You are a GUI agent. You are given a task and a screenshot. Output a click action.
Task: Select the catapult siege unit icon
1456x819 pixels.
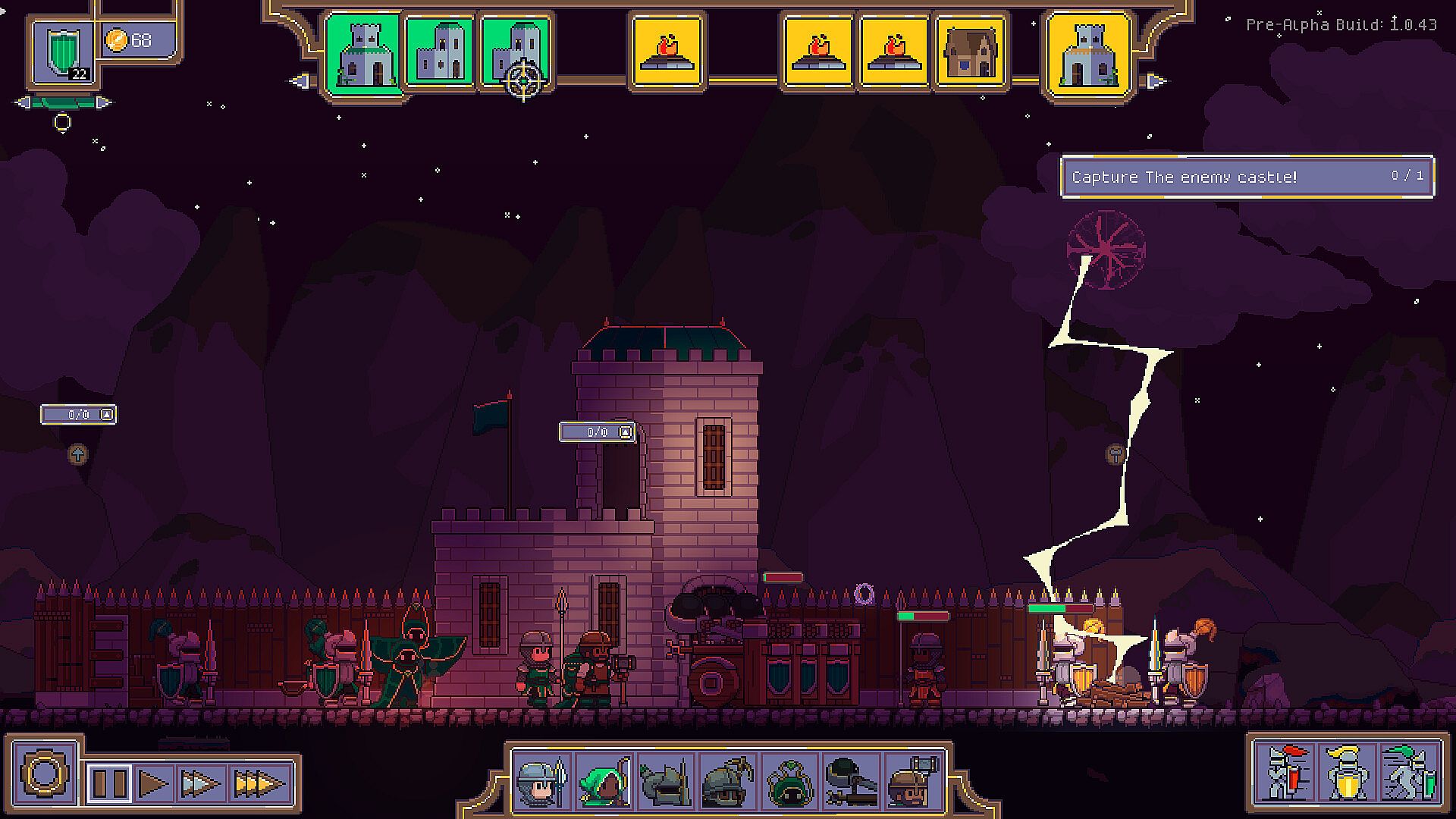point(850,782)
